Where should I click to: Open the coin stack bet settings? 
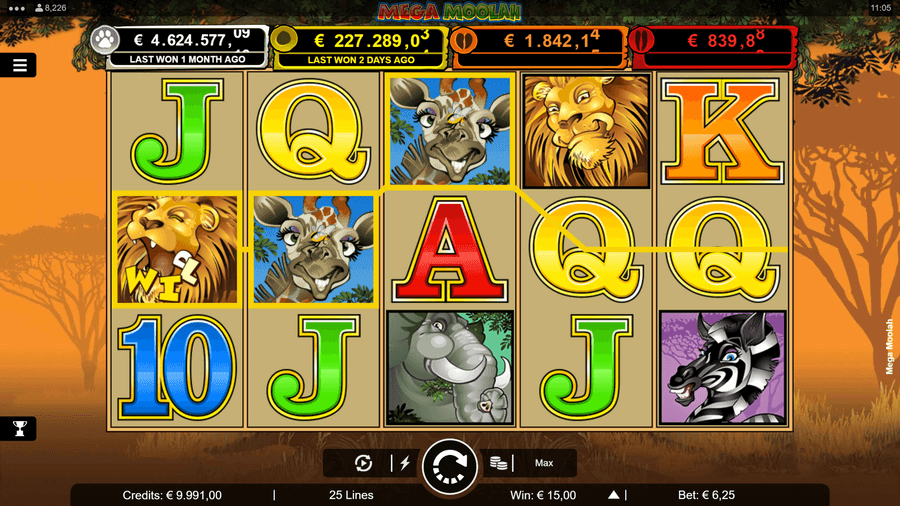pyautogui.click(x=498, y=463)
